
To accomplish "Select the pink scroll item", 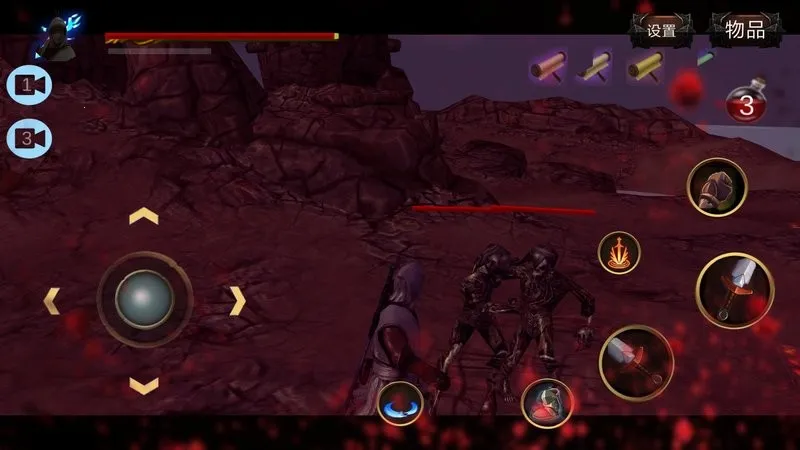I will point(549,67).
